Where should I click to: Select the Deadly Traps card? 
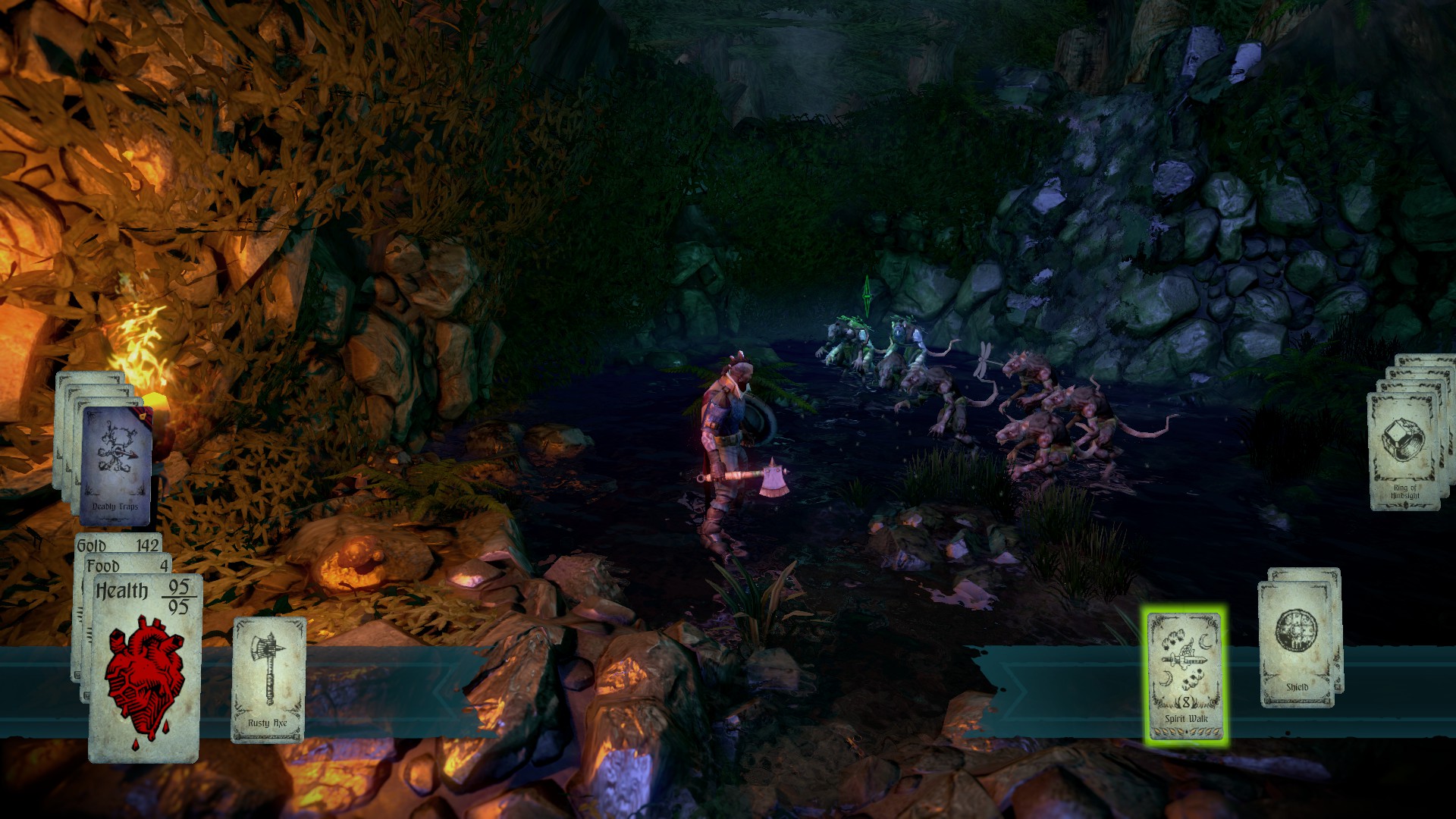(x=115, y=466)
